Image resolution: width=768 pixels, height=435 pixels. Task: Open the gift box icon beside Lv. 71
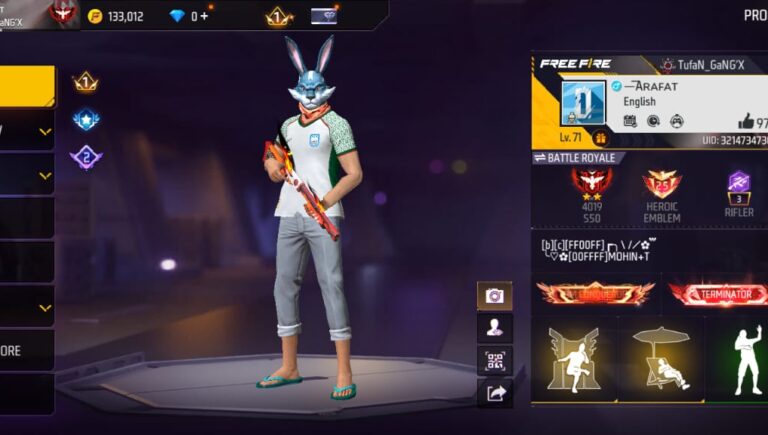(601, 138)
